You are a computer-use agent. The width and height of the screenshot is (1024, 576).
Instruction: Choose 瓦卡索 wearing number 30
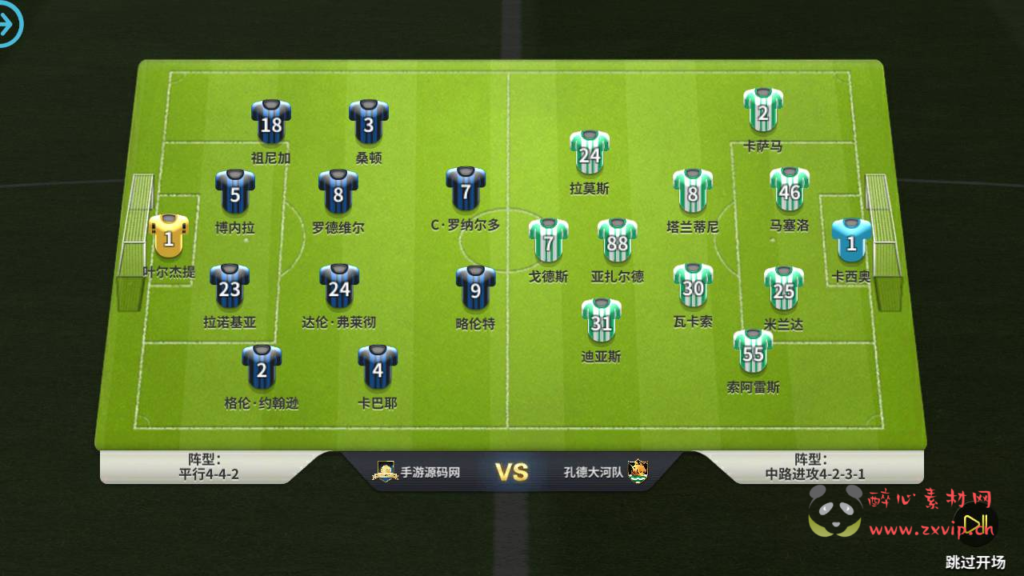(x=692, y=287)
